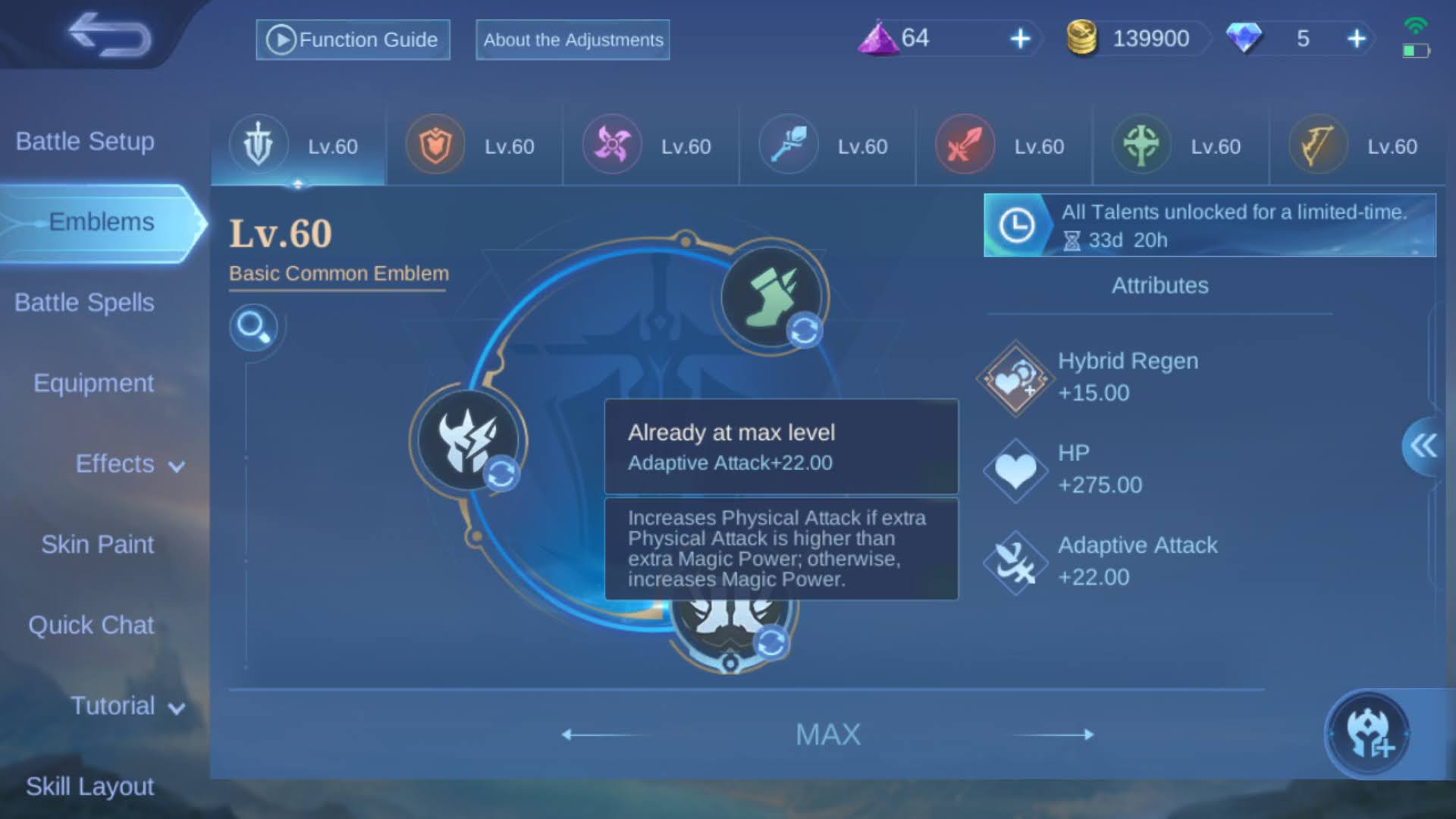Switch to the Mage emblem tab

click(x=786, y=144)
